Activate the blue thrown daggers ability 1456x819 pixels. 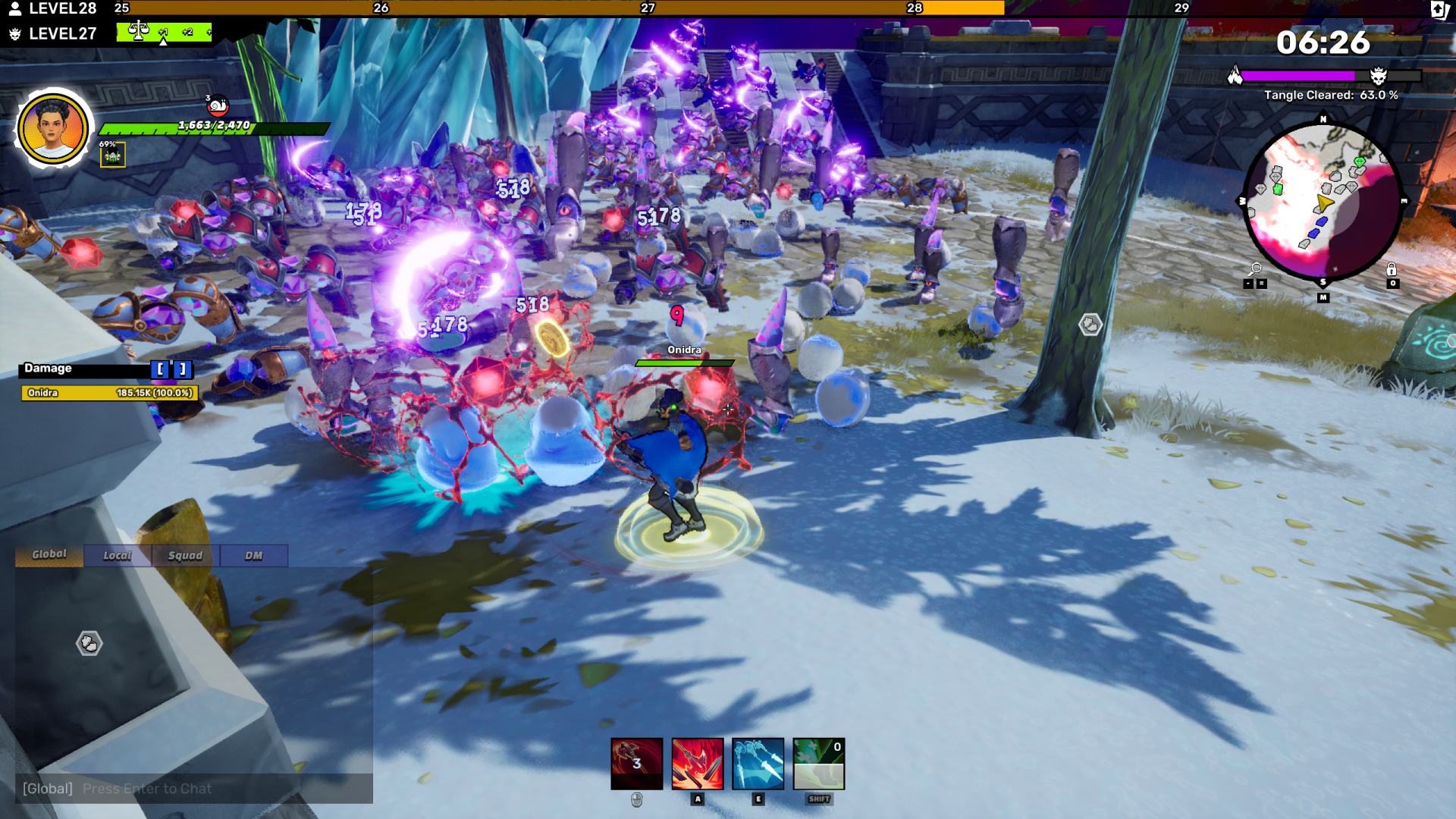click(x=758, y=764)
